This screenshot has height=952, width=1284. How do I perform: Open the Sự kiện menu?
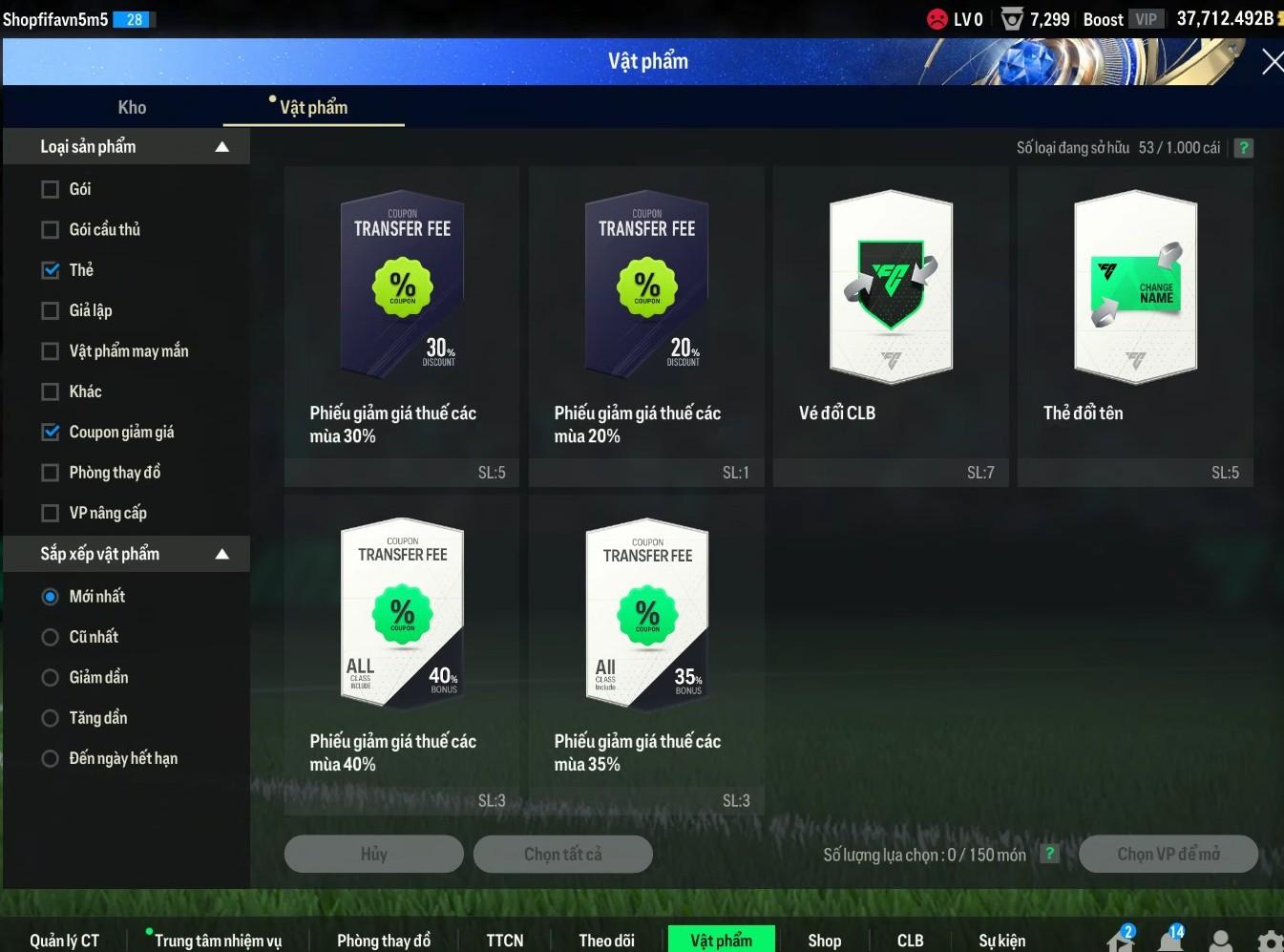coord(1001,941)
